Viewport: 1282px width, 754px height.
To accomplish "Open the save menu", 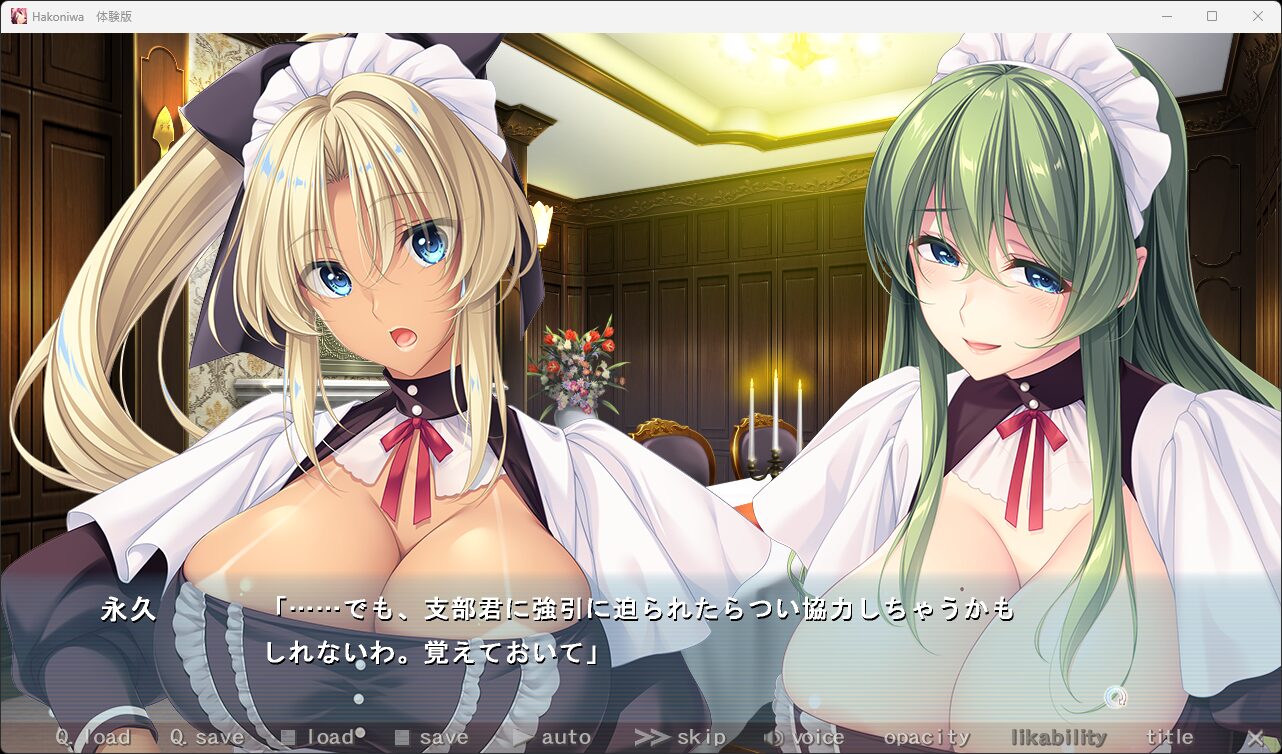I will [x=432, y=738].
